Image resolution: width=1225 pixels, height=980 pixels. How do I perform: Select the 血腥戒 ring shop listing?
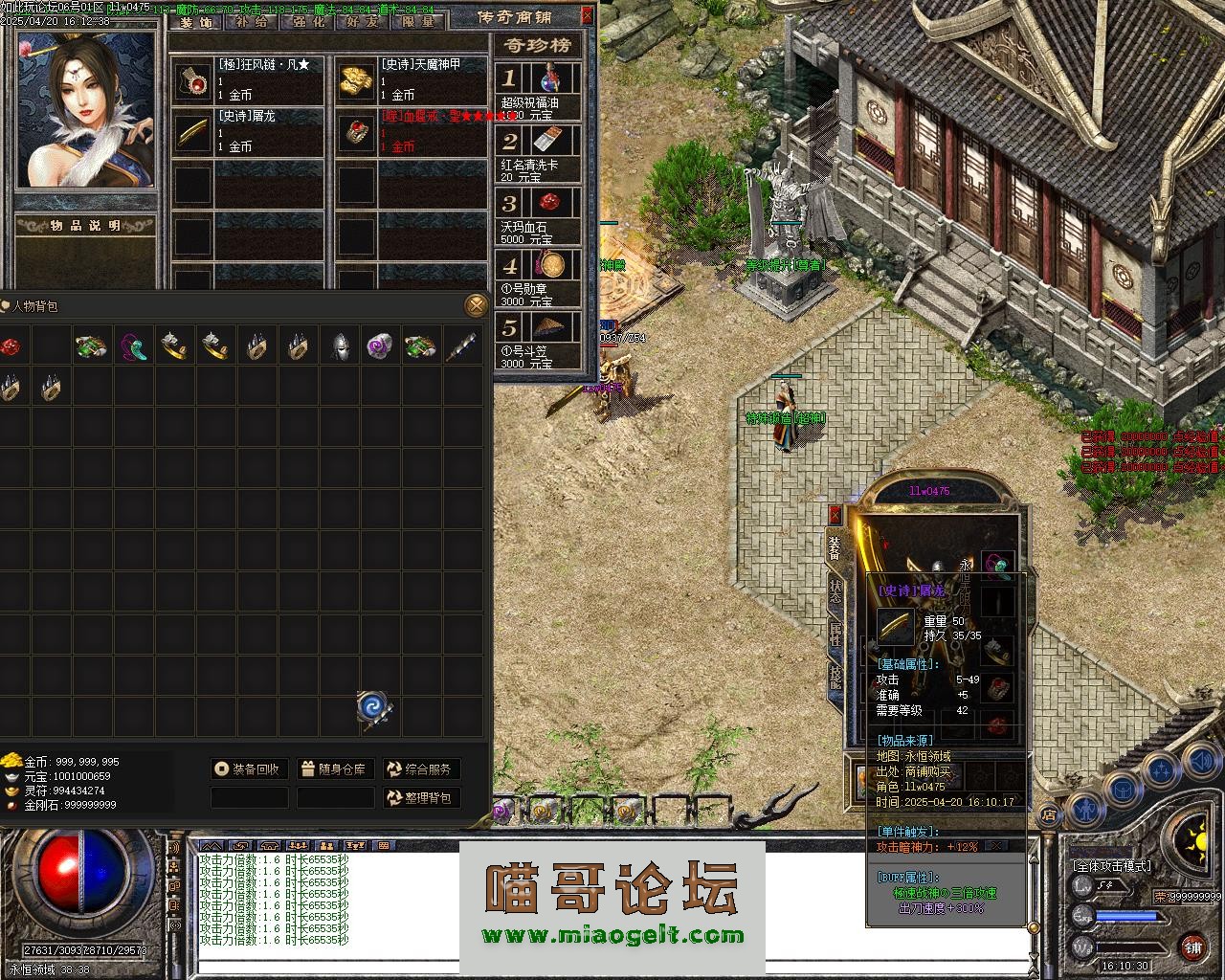pos(412,131)
